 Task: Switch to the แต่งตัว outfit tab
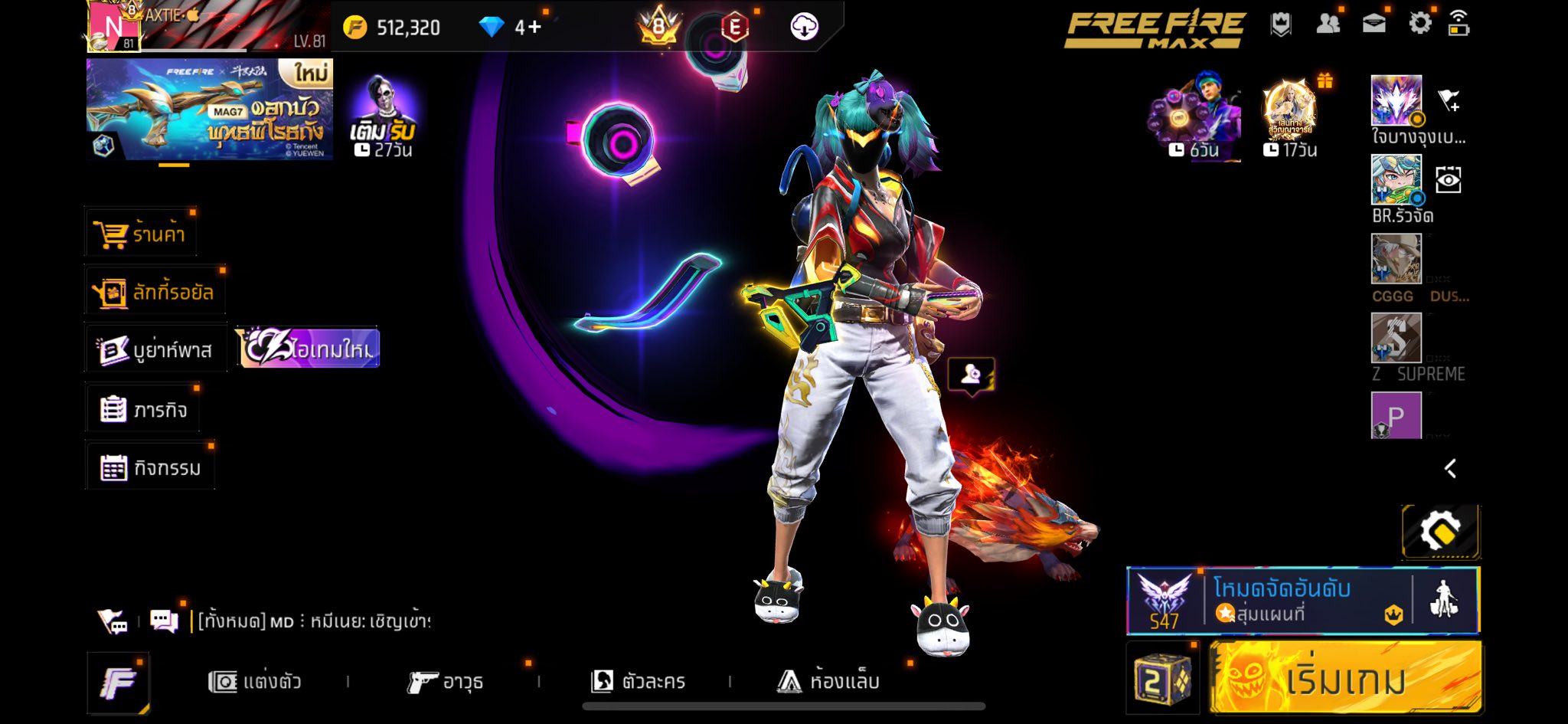tap(255, 681)
